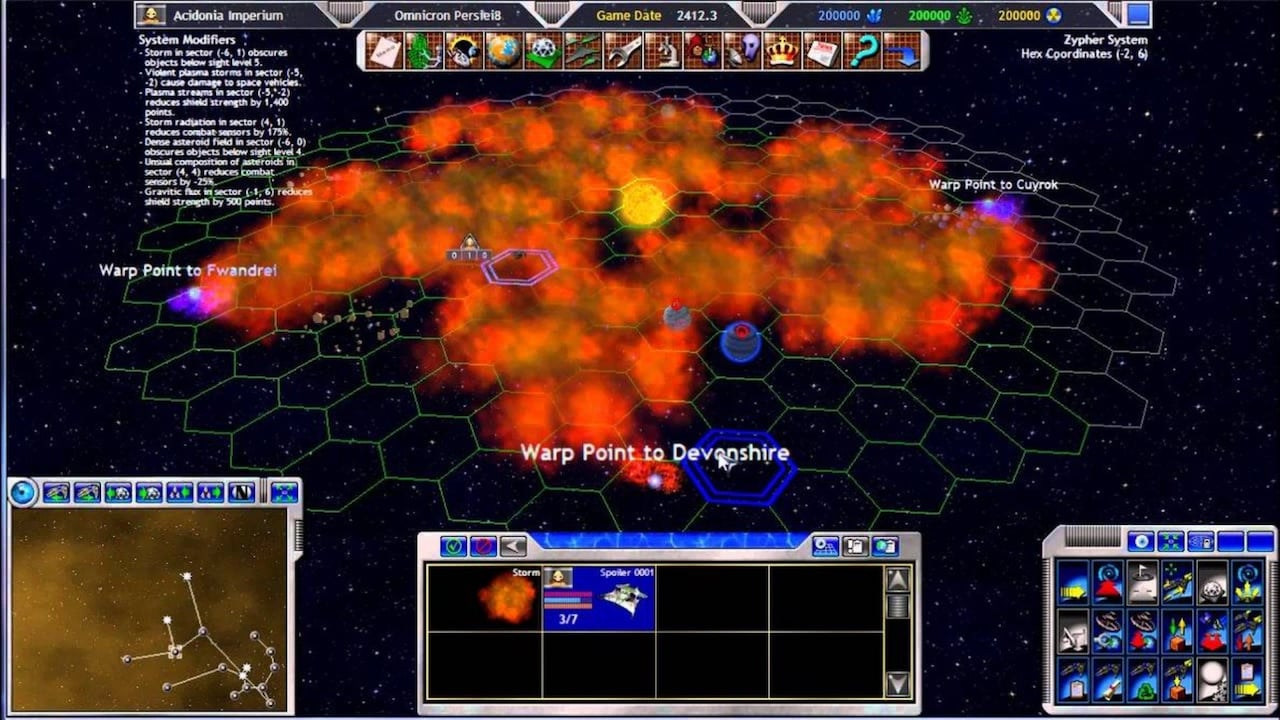This screenshot has height=720, width=1280.
Task: Collapse the orders panel with the back chevron
Action: point(512,545)
